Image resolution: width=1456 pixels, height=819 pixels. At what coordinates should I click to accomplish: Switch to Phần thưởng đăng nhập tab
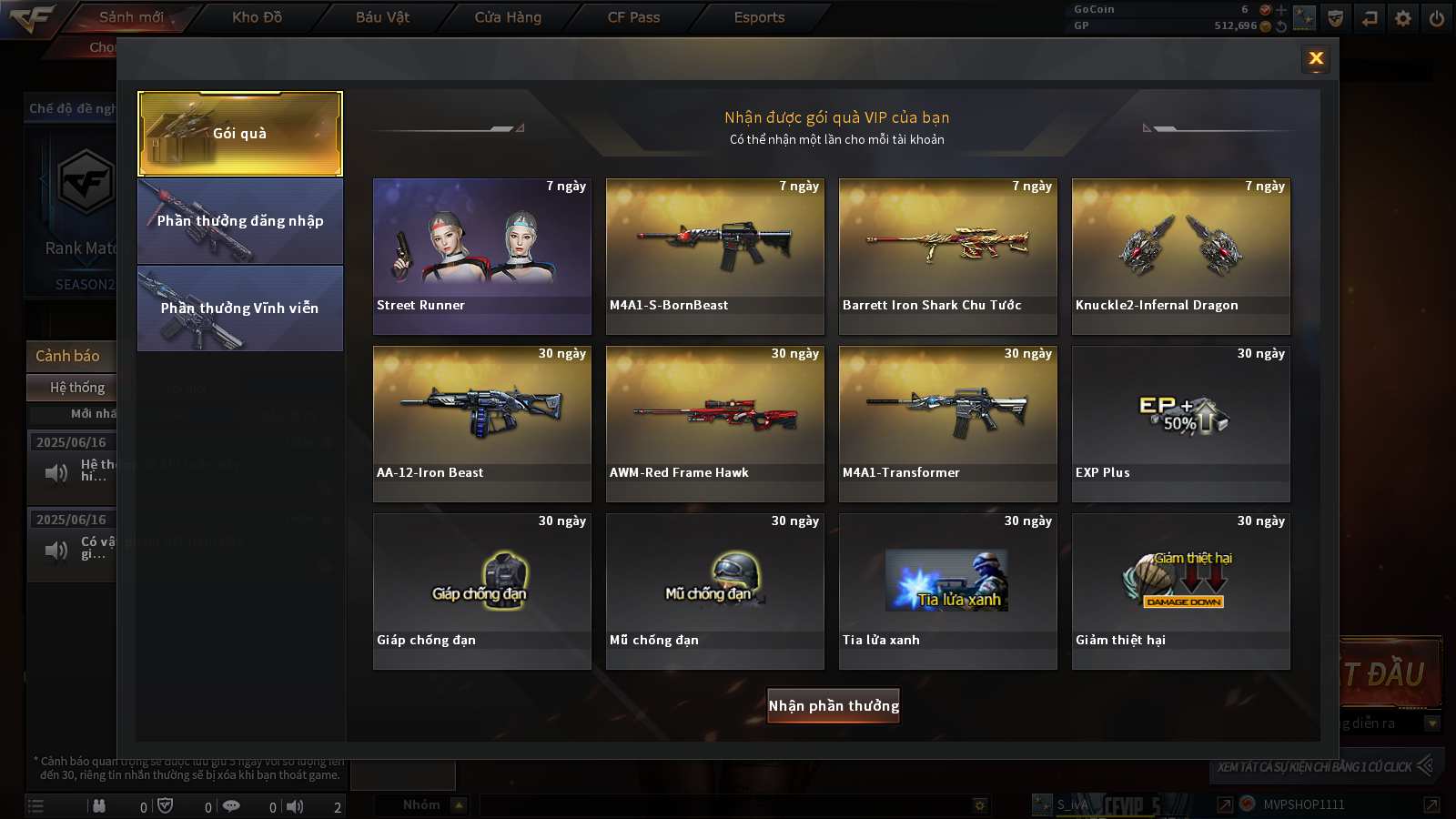(x=240, y=221)
